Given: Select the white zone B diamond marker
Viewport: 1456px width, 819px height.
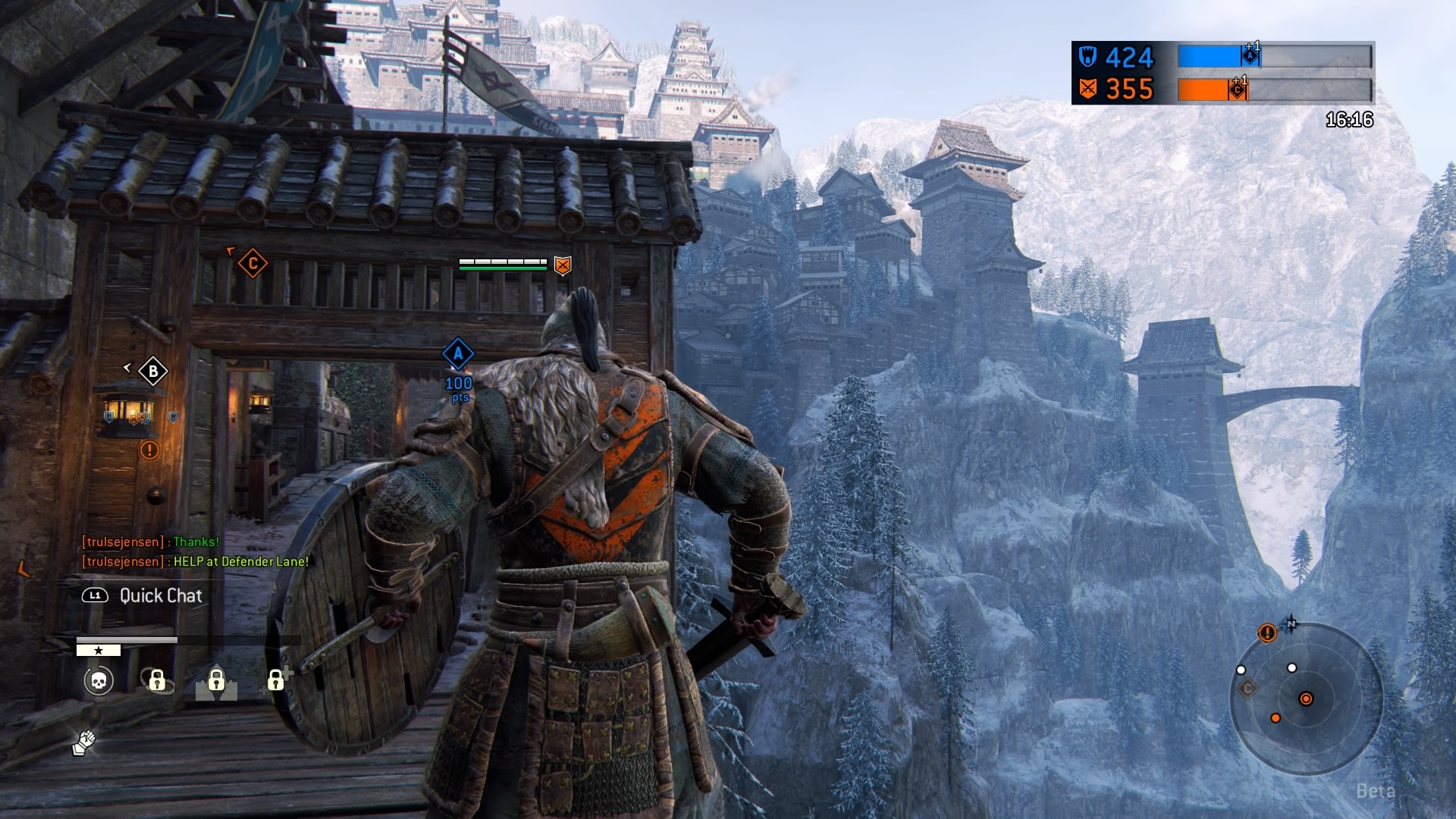Looking at the screenshot, I should tap(153, 372).
